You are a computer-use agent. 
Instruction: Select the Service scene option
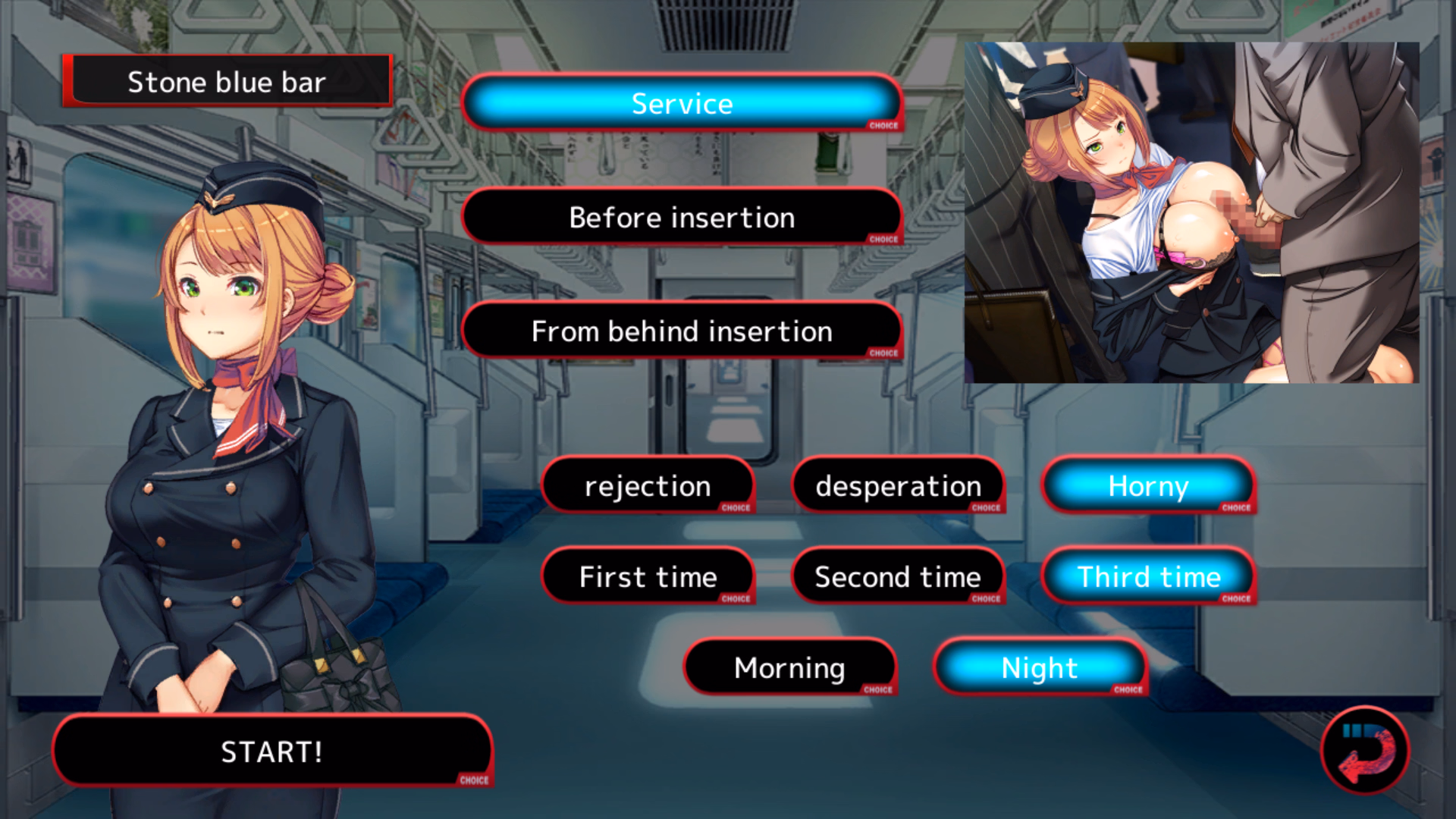[681, 104]
